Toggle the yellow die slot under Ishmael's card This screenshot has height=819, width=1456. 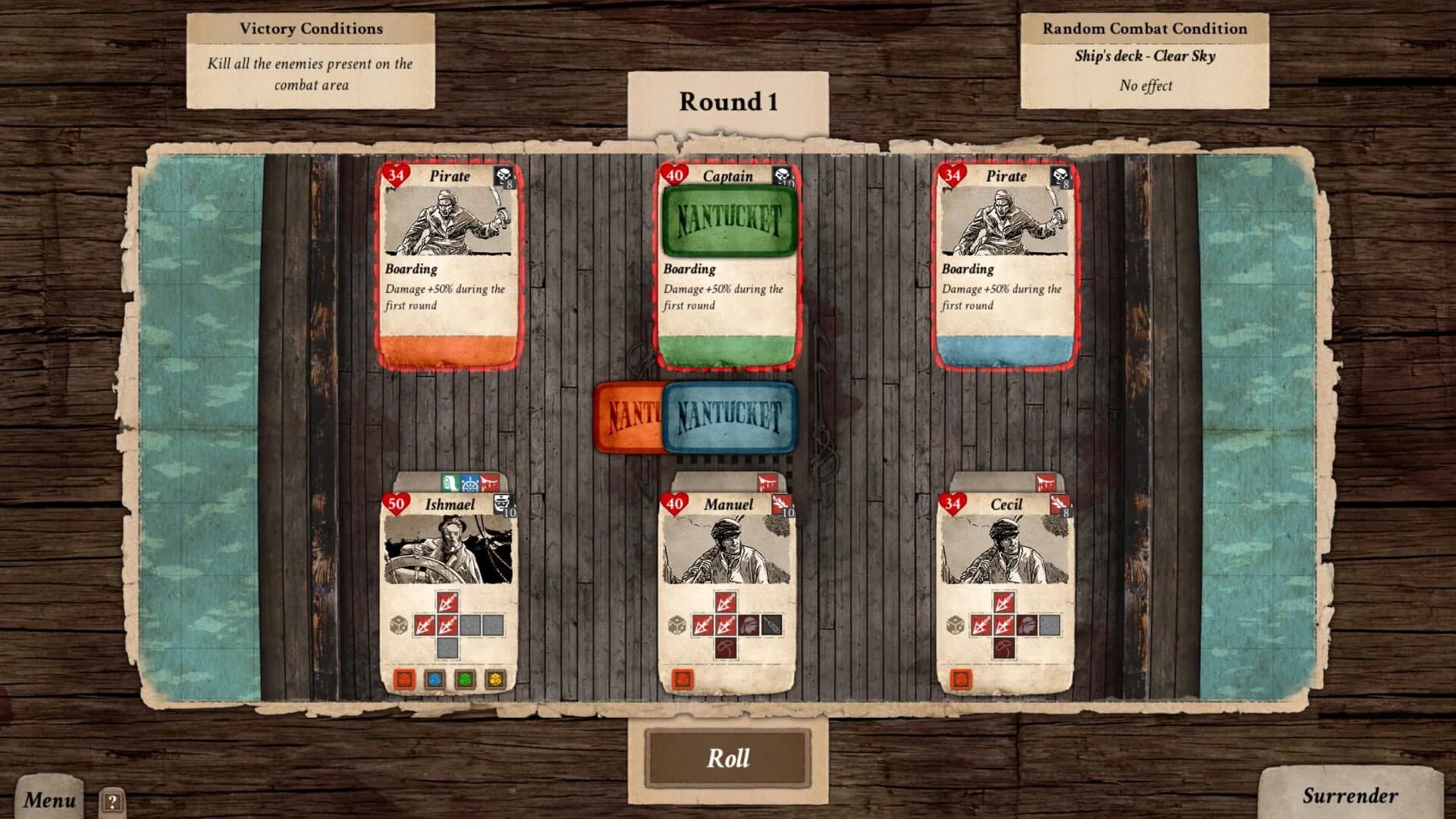(x=494, y=679)
